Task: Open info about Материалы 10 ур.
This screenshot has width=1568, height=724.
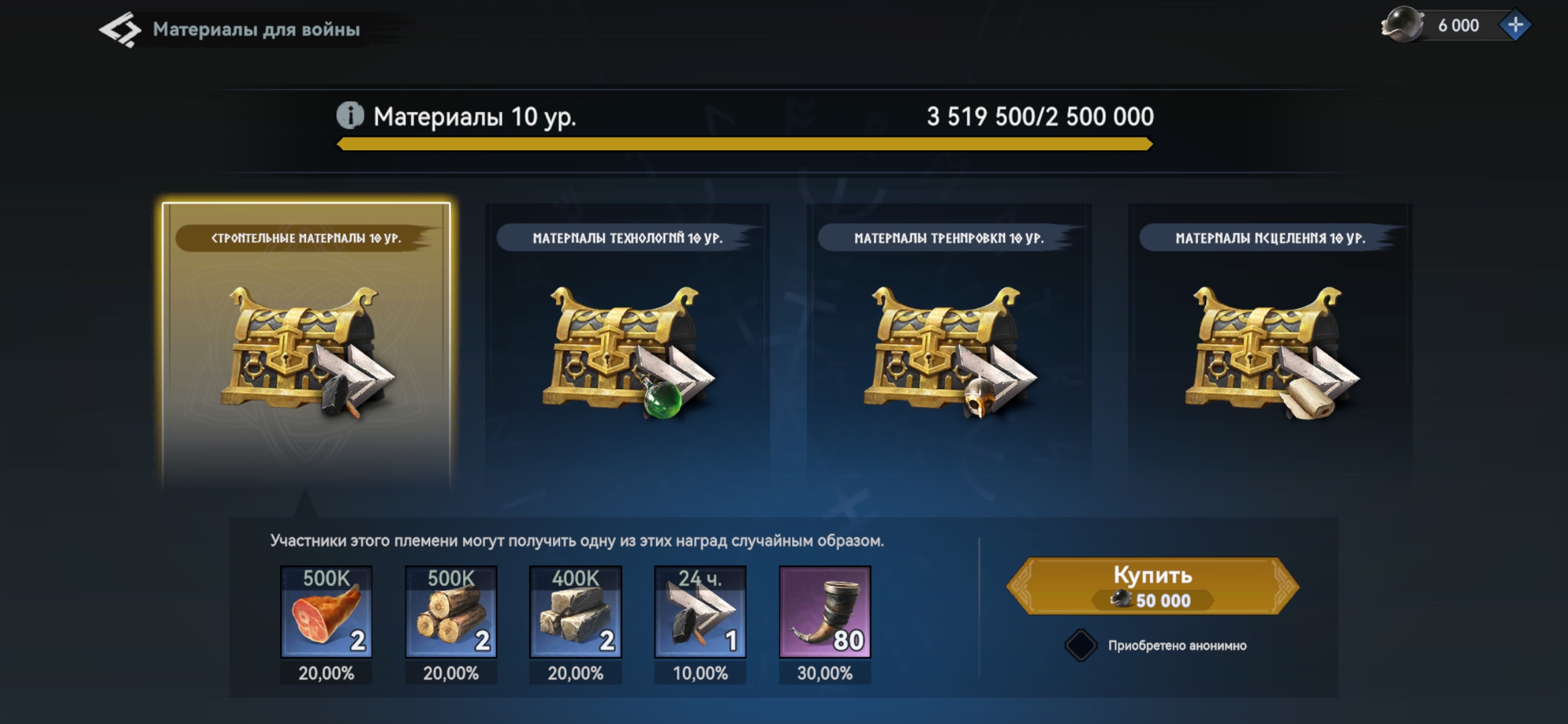Action: click(350, 116)
